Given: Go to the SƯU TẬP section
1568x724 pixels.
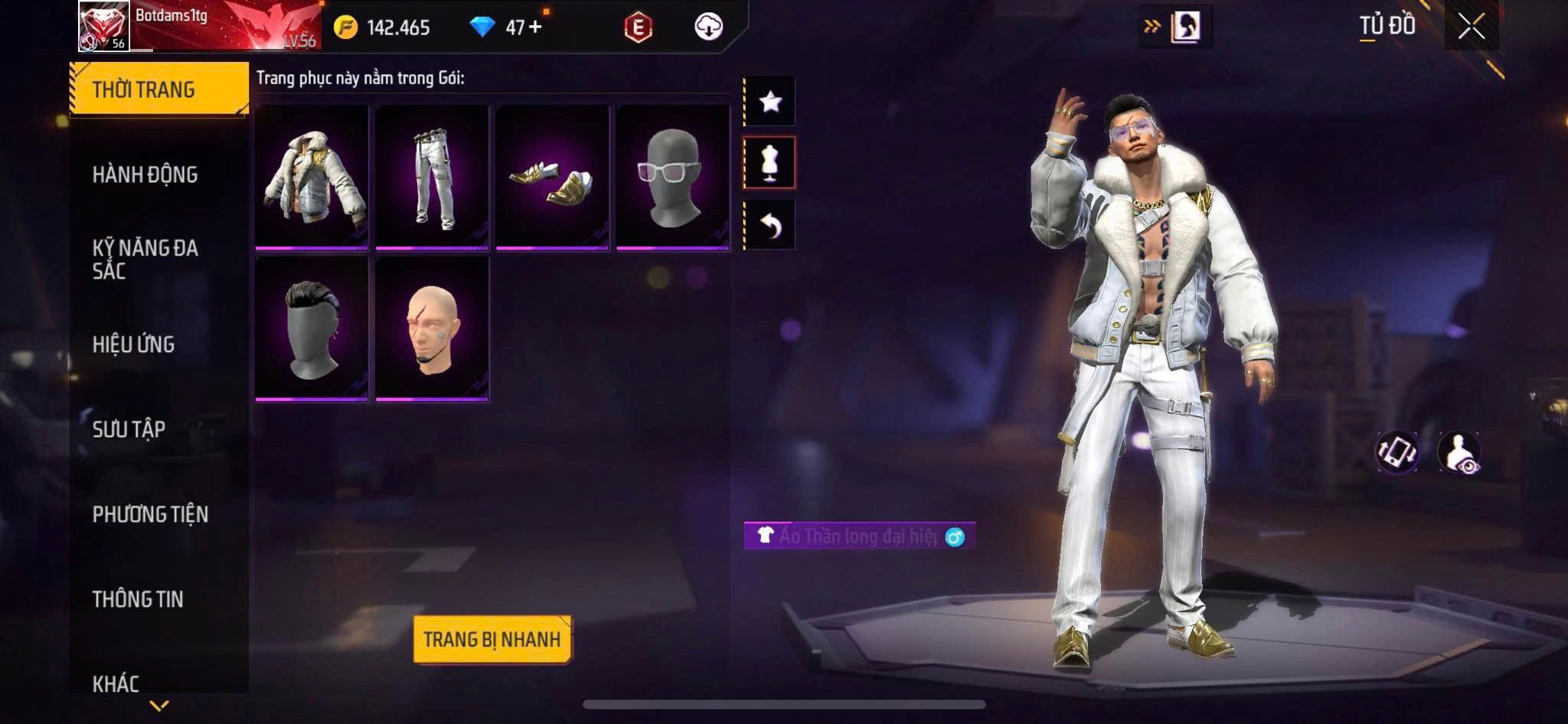Looking at the screenshot, I should point(129,429).
